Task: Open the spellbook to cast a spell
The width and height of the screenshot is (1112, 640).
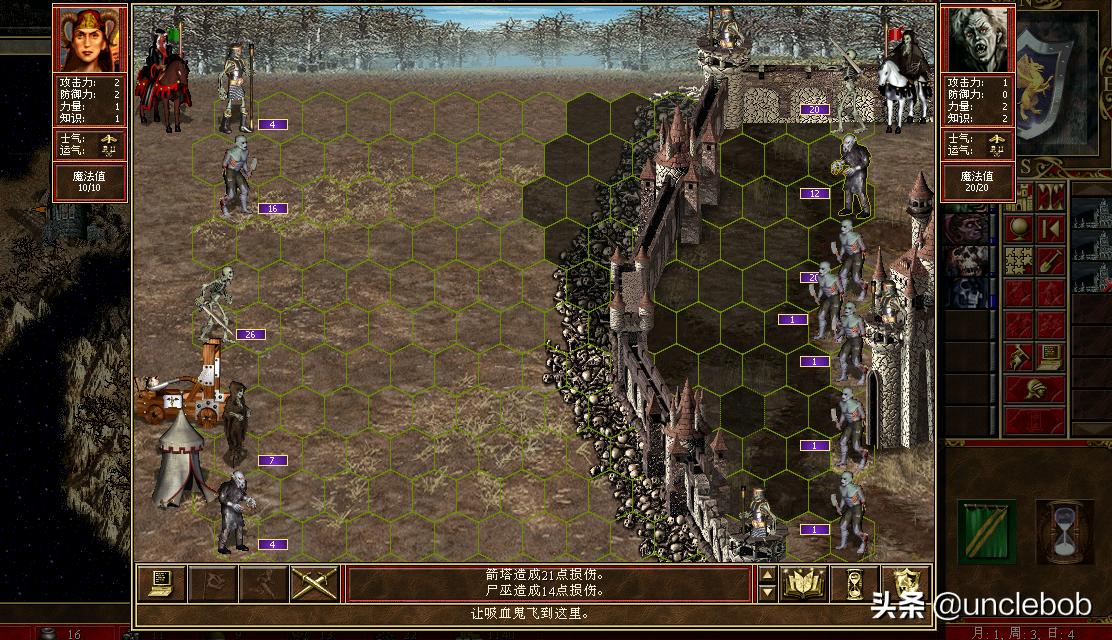Action: [x=803, y=584]
